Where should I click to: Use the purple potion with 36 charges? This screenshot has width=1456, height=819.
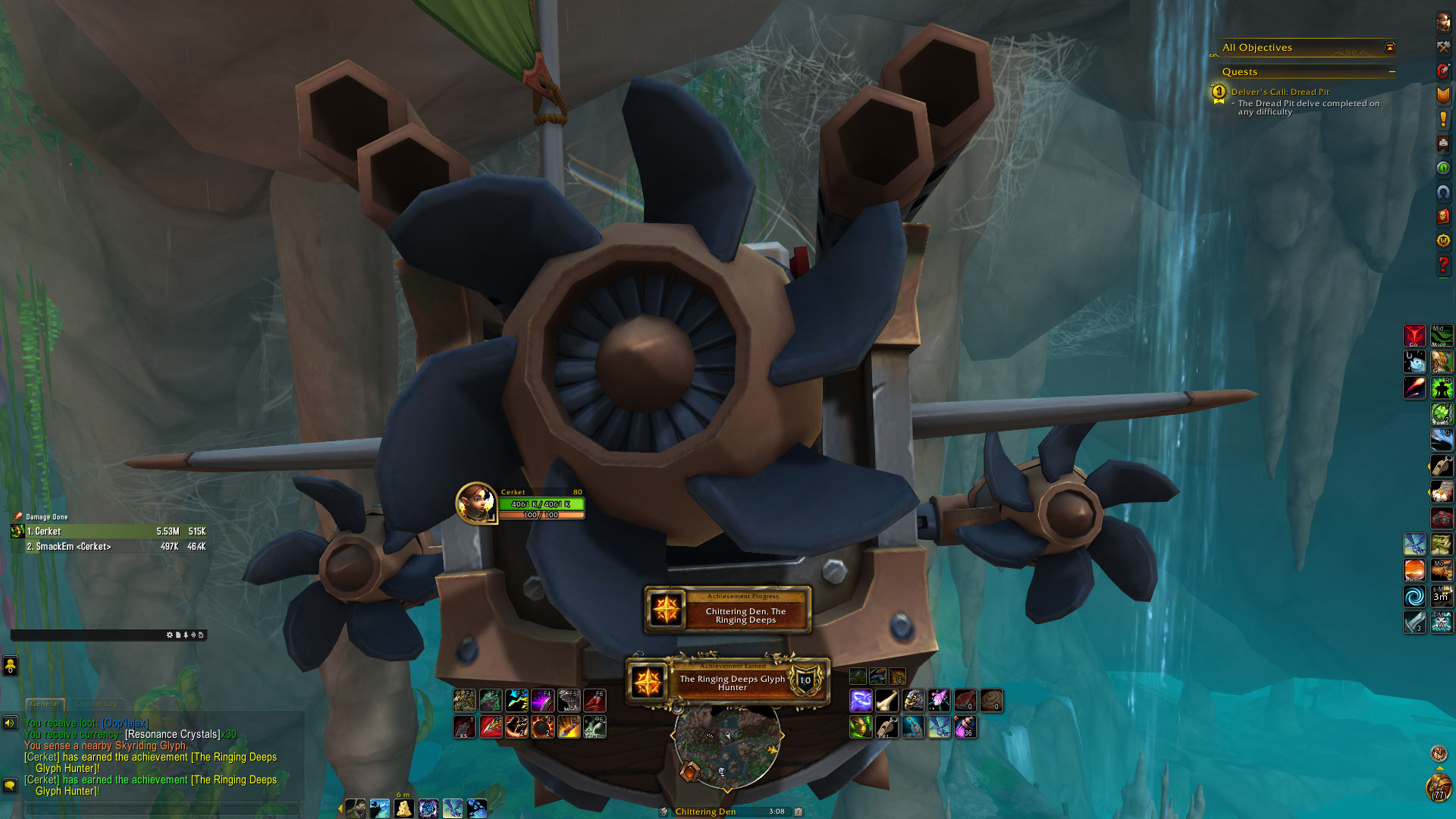[x=965, y=727]
